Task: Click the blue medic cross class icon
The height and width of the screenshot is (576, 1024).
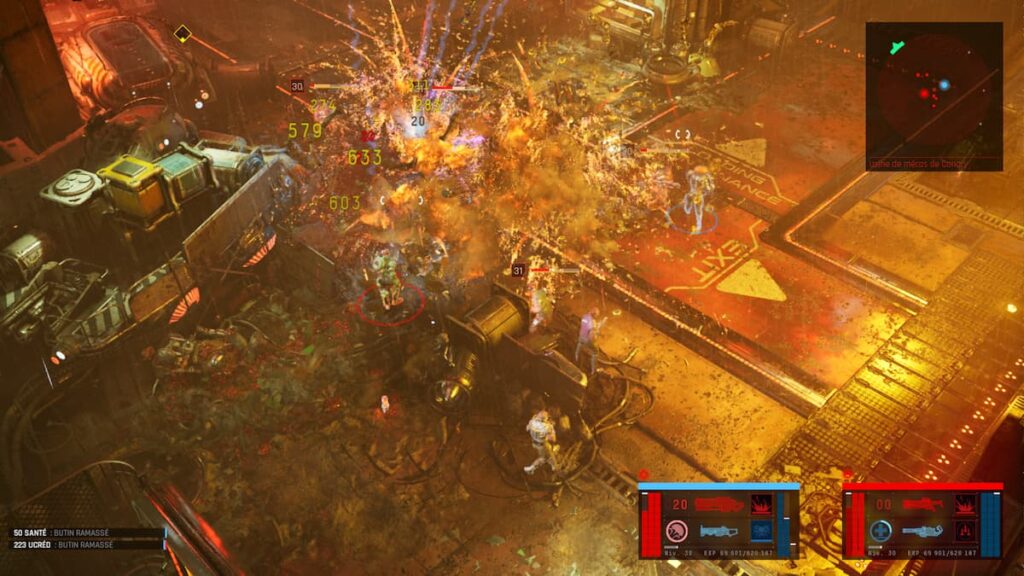Action: click(x=881, y=531)
